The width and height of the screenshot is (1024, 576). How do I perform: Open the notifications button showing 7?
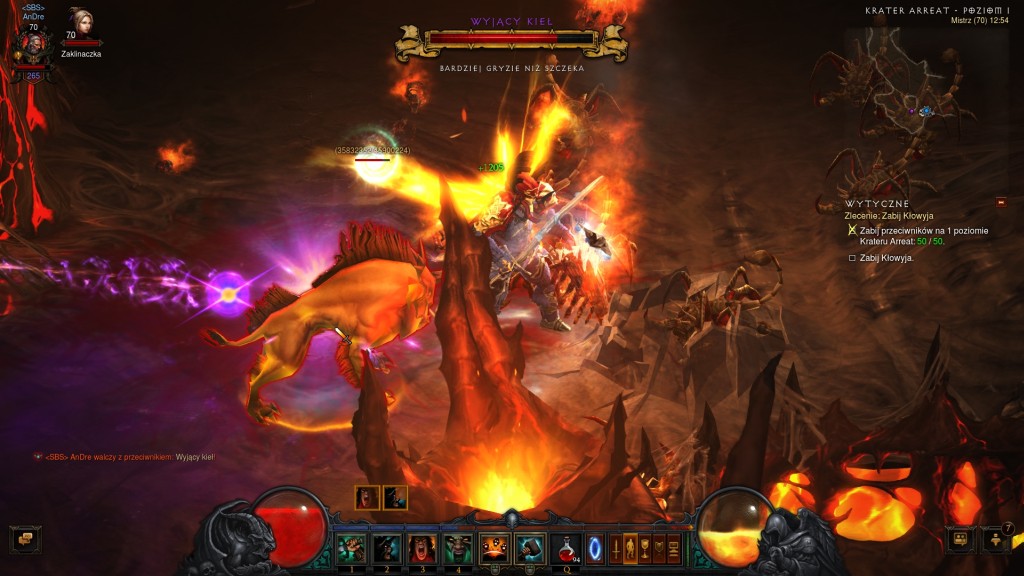tap(997, 539)
